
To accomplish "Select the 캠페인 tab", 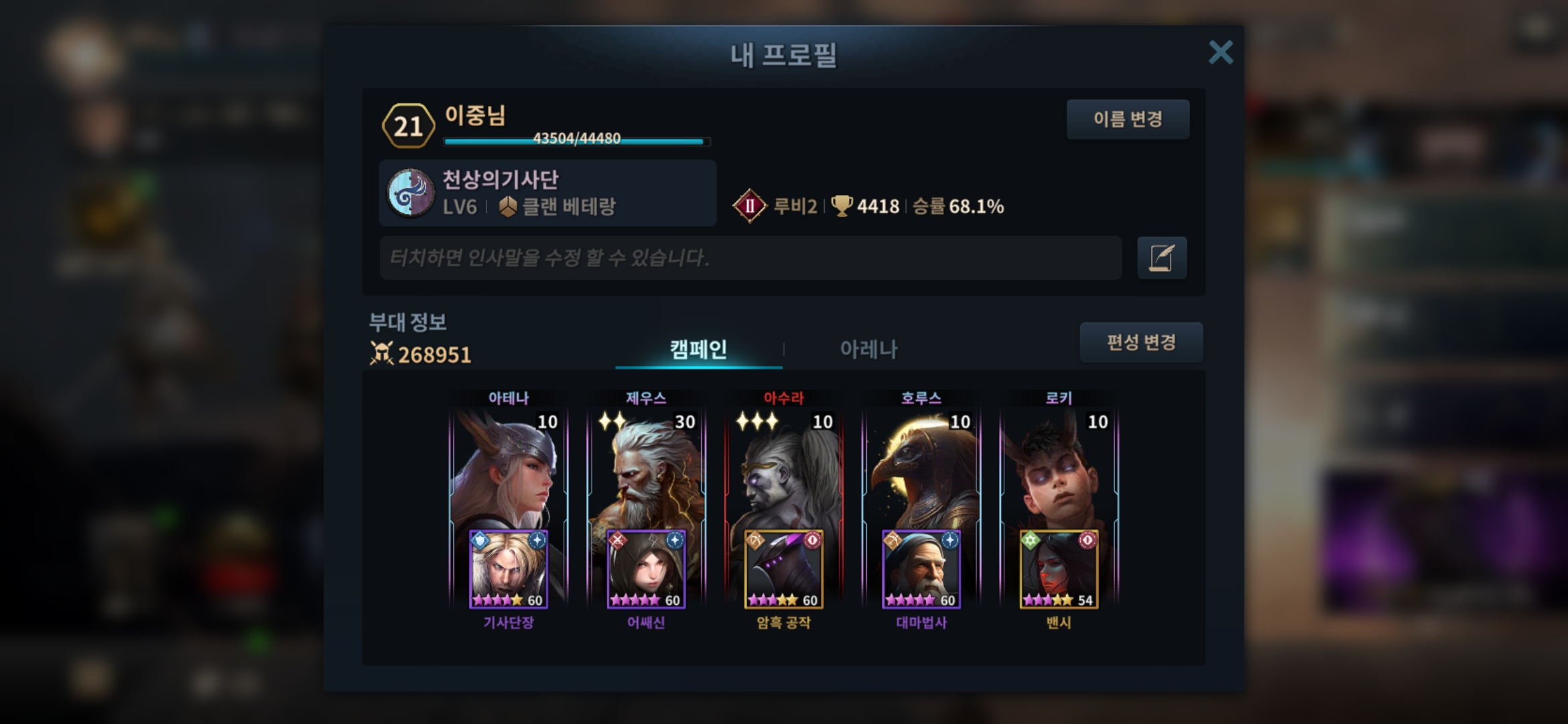I will point(698,349).
